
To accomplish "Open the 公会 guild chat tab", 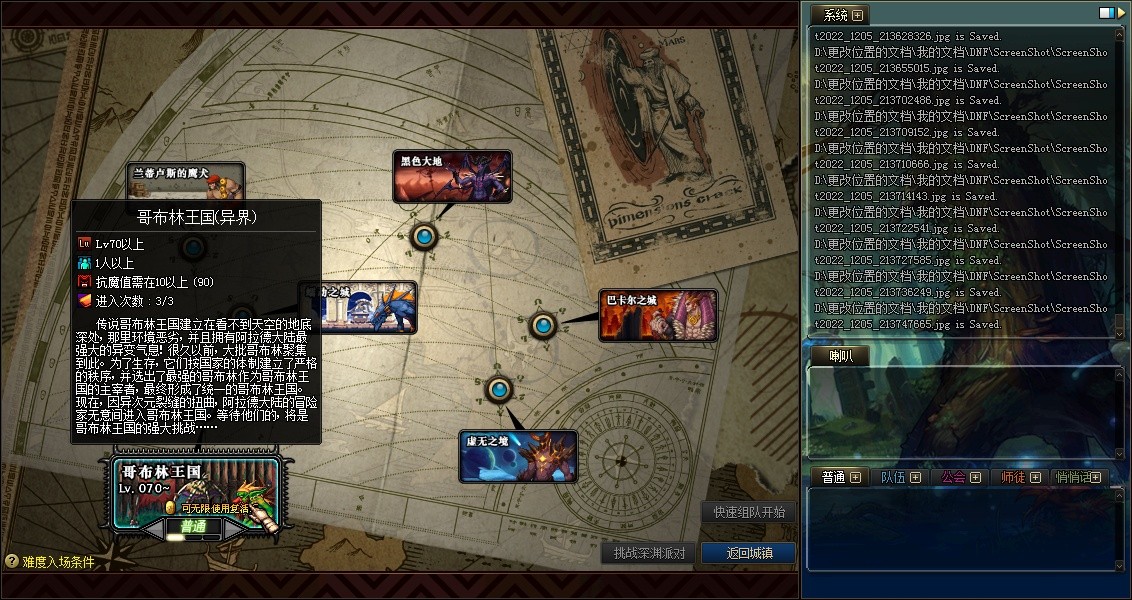I will pos(961,477).
